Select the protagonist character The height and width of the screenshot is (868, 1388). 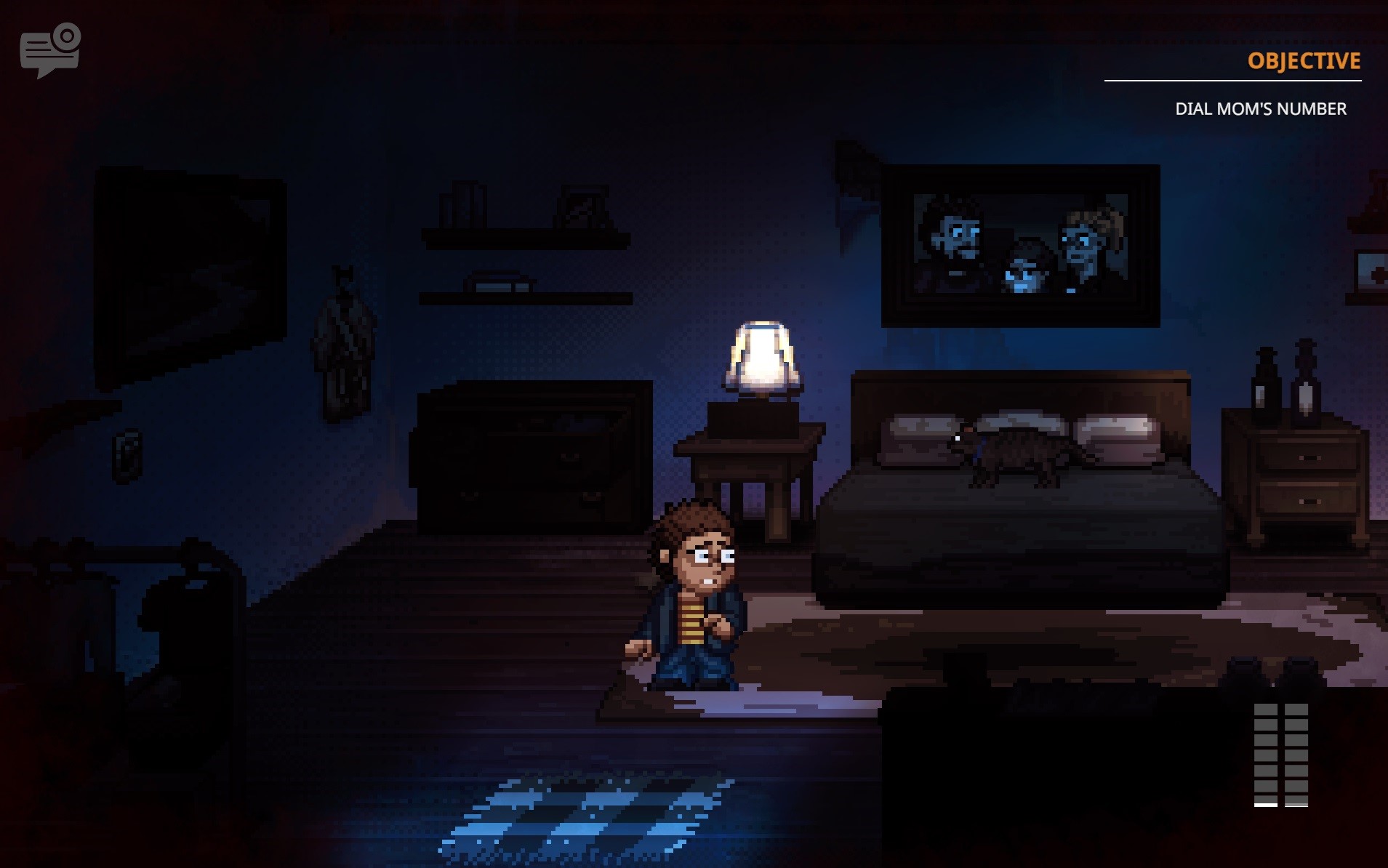click(x=691, y=603)
